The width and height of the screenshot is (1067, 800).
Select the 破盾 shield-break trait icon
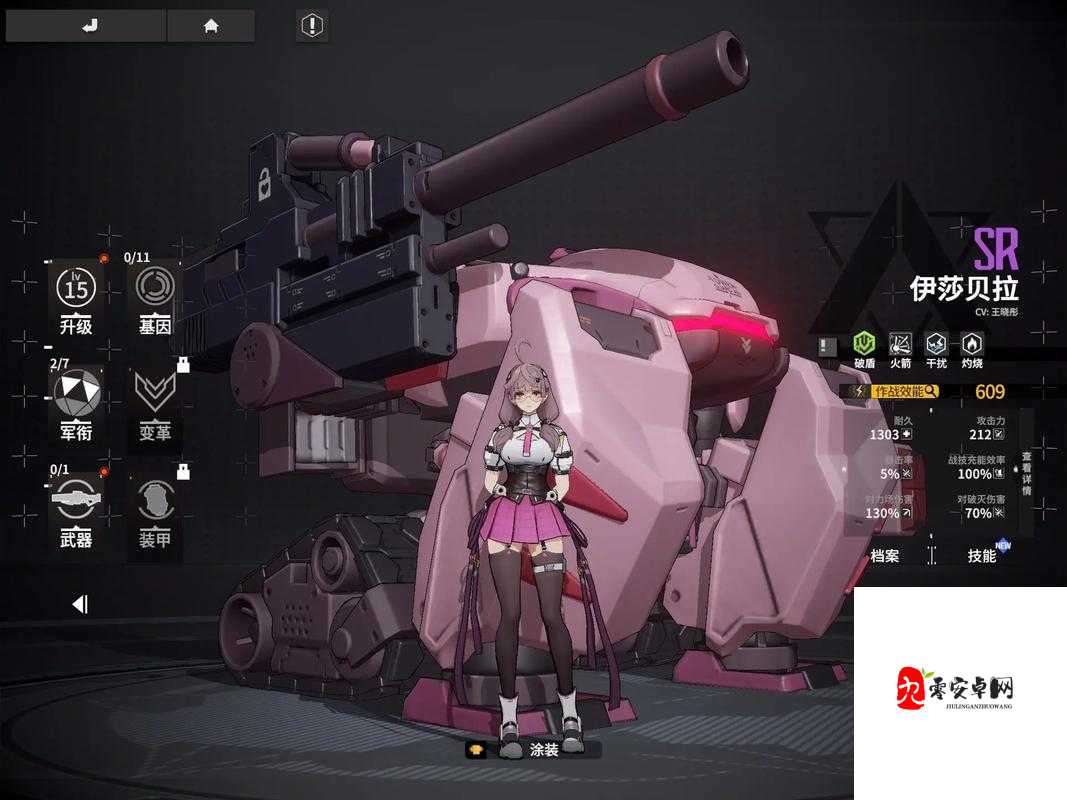click(864, 349)
